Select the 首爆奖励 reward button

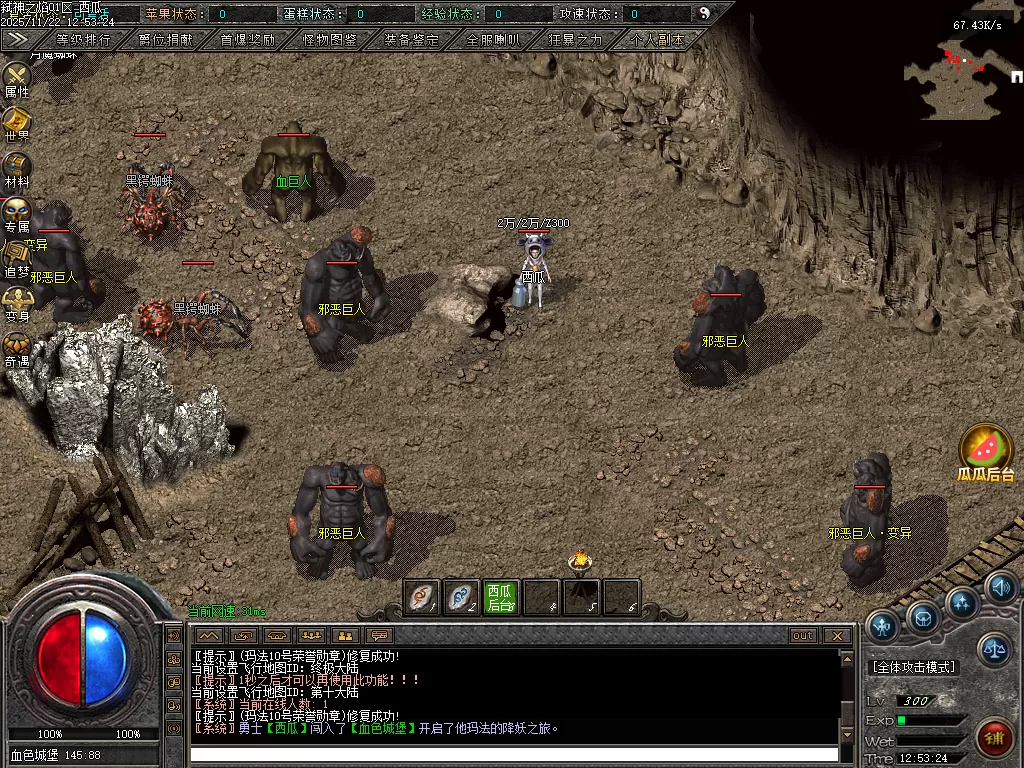pos(247,40)
